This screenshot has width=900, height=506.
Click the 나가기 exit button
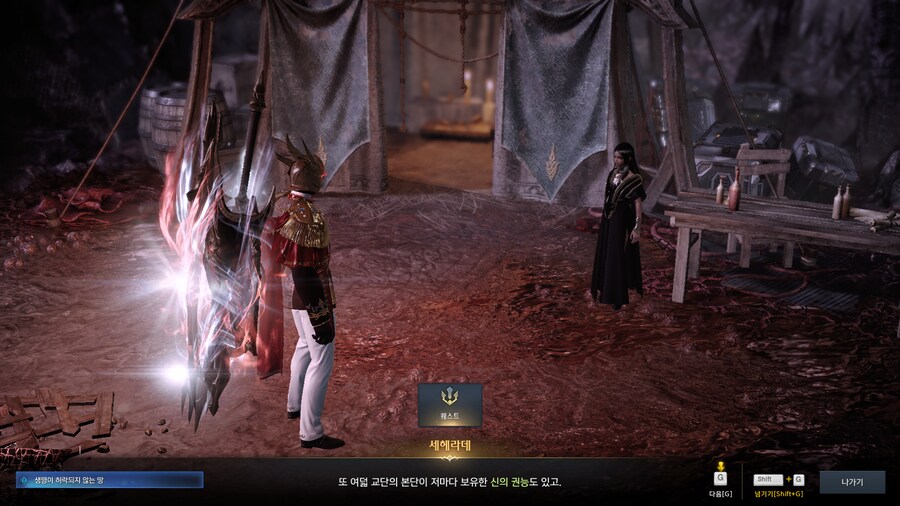852,482
